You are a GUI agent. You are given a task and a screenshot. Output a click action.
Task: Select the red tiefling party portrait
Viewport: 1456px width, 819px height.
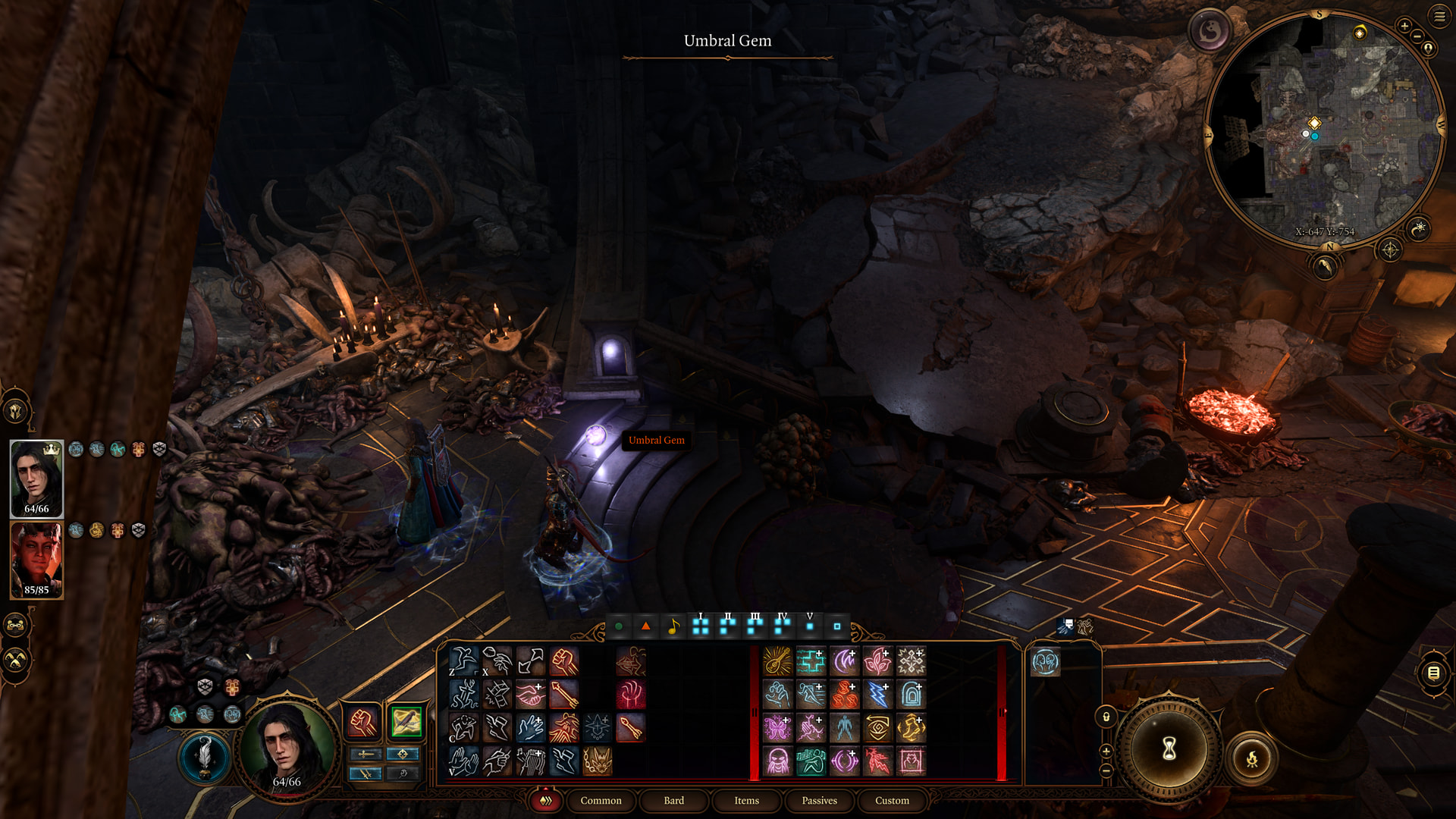pos(36,560)
